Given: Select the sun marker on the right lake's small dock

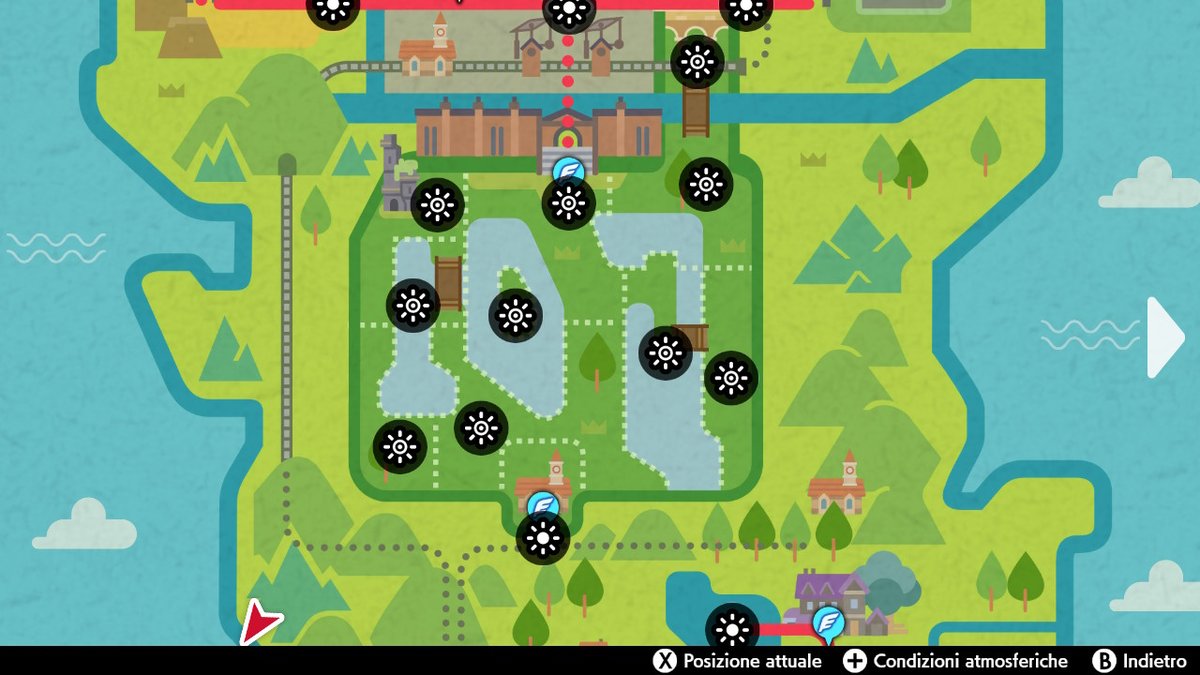Looking at the screenshot, I should pos(666,353).
